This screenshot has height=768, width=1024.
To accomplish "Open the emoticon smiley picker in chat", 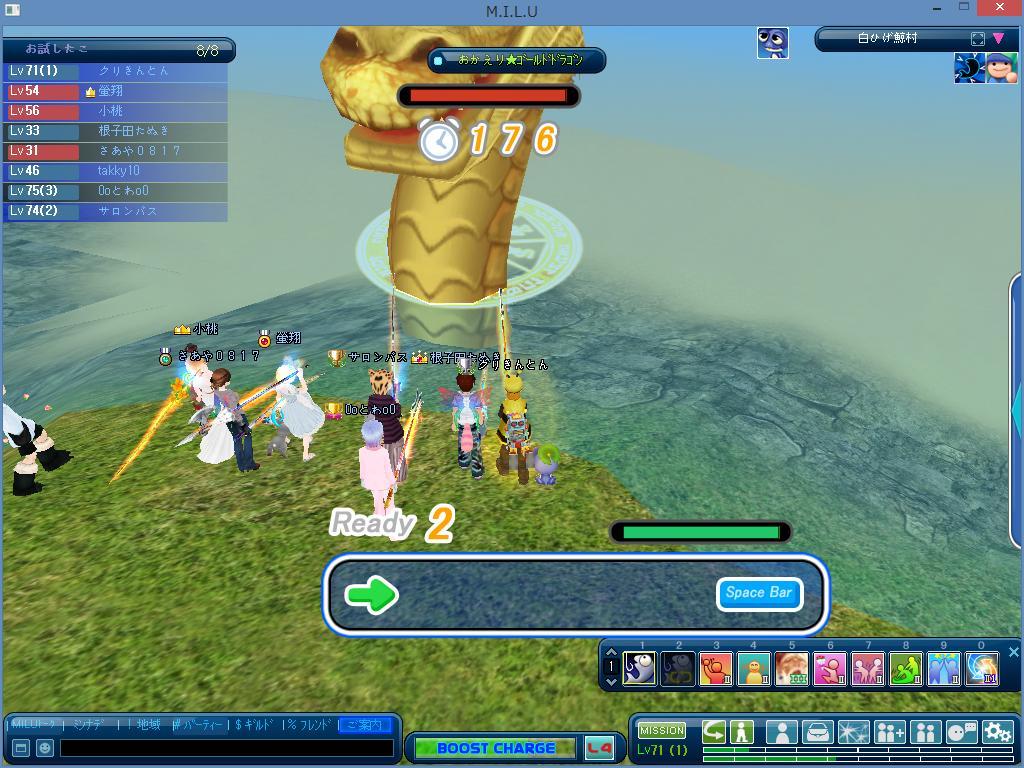I will tap(45, 747).
